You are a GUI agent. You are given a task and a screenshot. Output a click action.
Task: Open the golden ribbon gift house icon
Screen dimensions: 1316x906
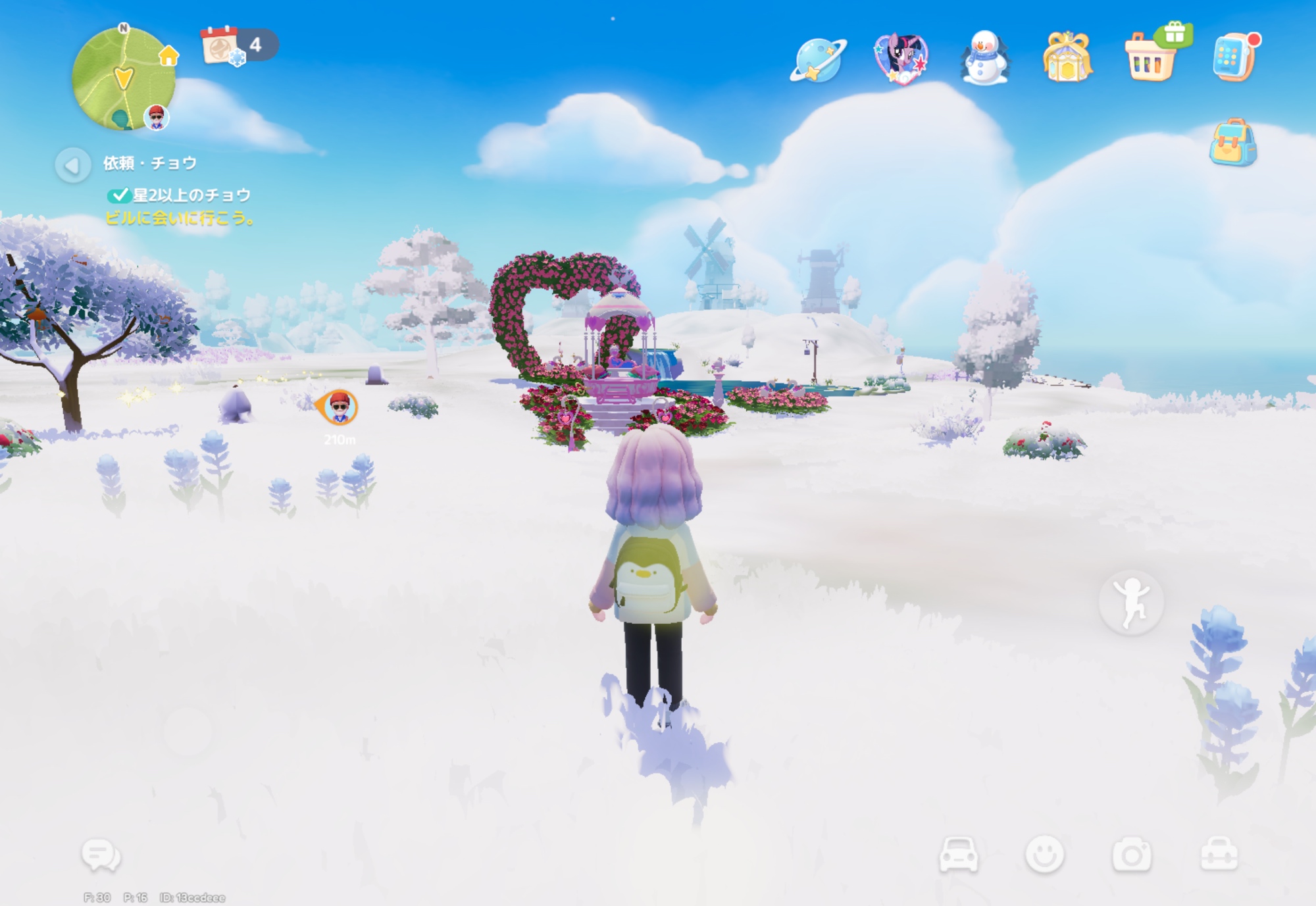click(x=1067, y=59)
